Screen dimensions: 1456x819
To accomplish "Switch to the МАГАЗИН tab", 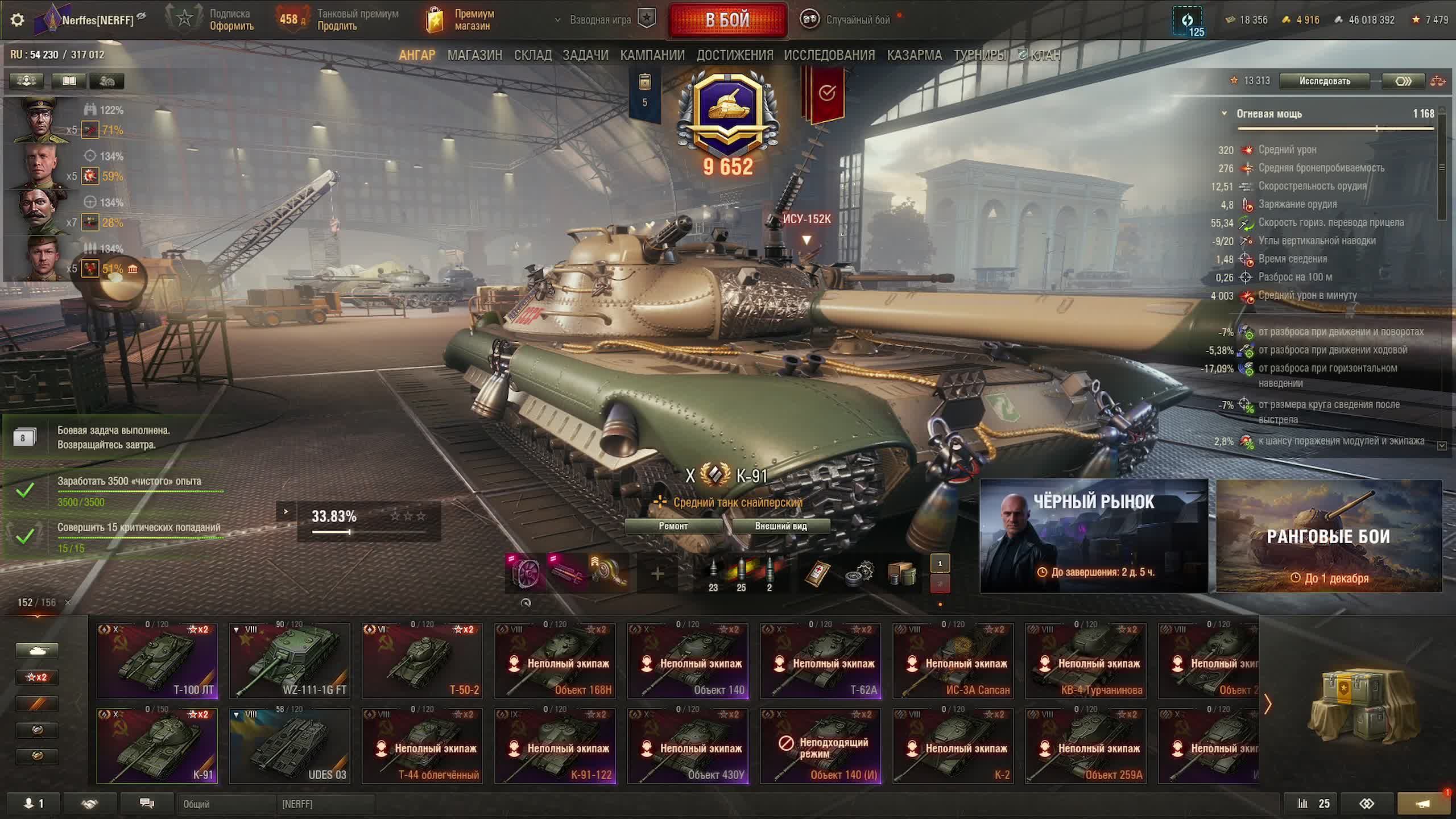I will tap(474, 55).
